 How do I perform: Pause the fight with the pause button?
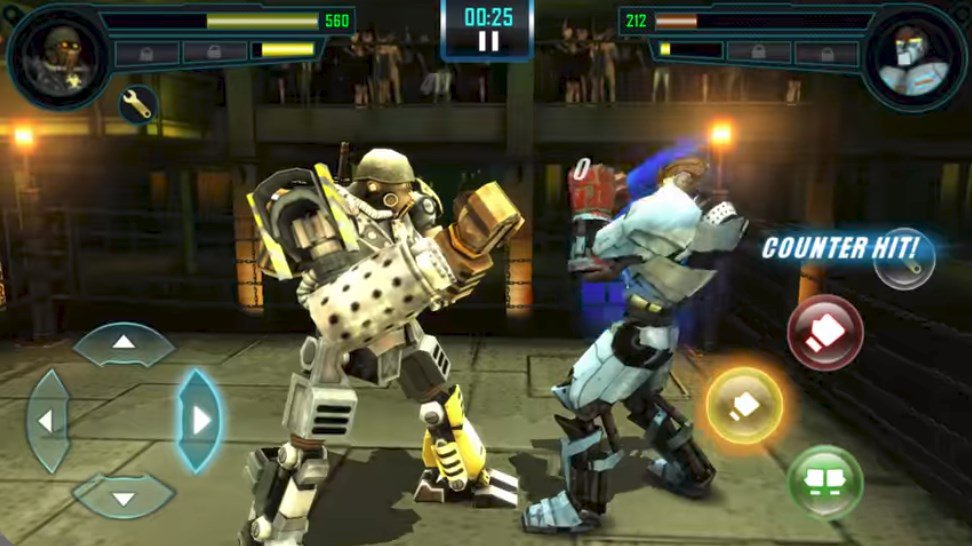(x=487, y=41)
